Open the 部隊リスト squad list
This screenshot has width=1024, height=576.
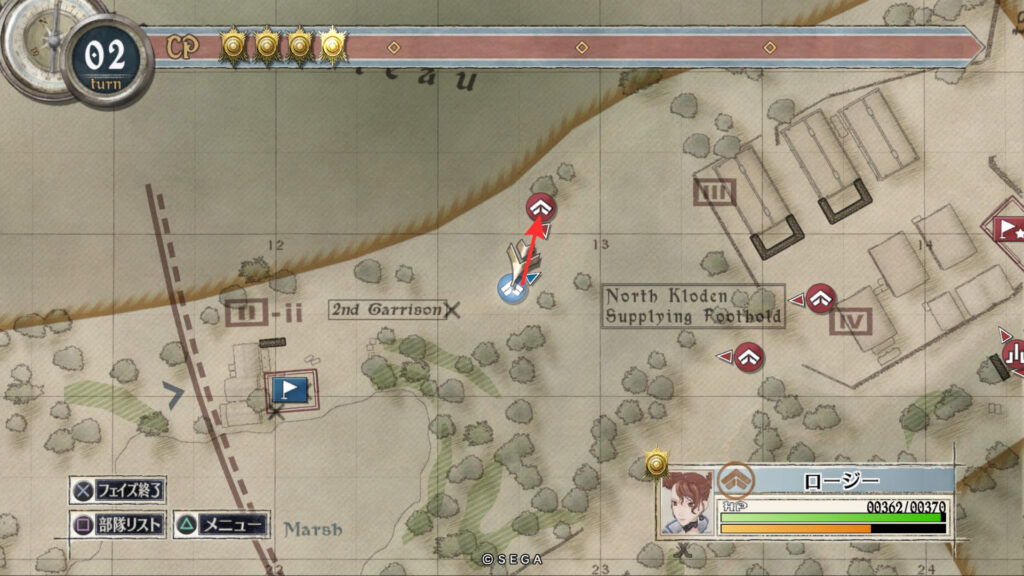[118, 524]
